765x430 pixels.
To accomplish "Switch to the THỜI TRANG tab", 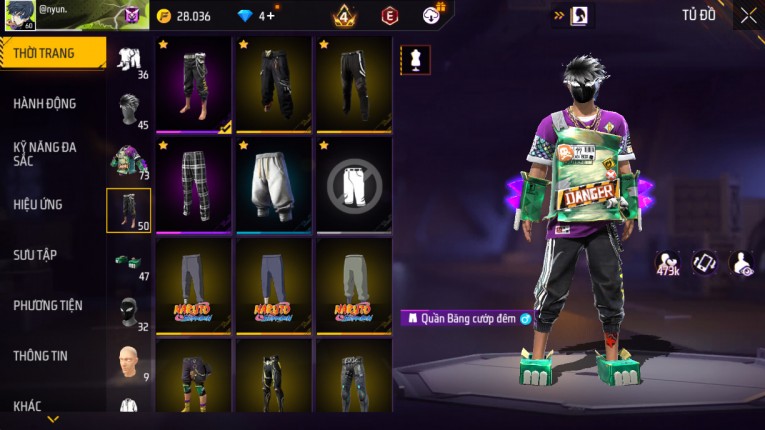I will [x=52, y=53].
